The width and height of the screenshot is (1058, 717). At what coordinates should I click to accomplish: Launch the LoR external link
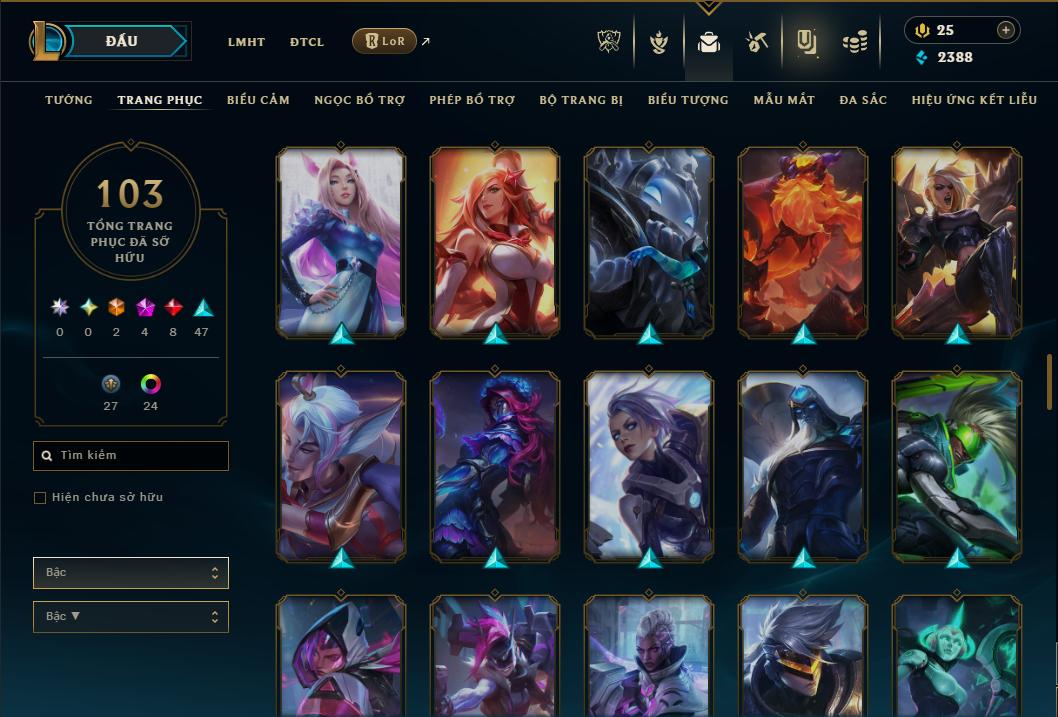(385, 41)
